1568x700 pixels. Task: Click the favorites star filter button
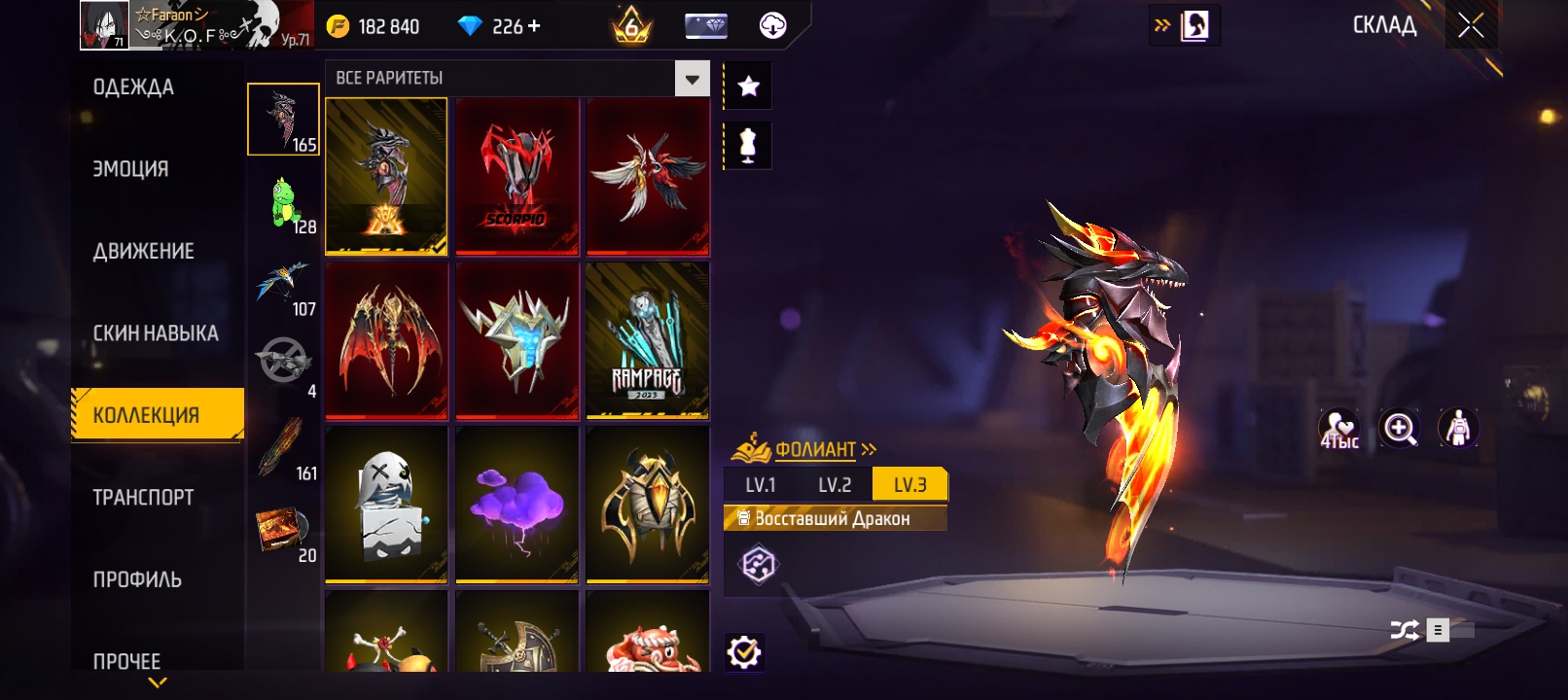coord(748,87)
